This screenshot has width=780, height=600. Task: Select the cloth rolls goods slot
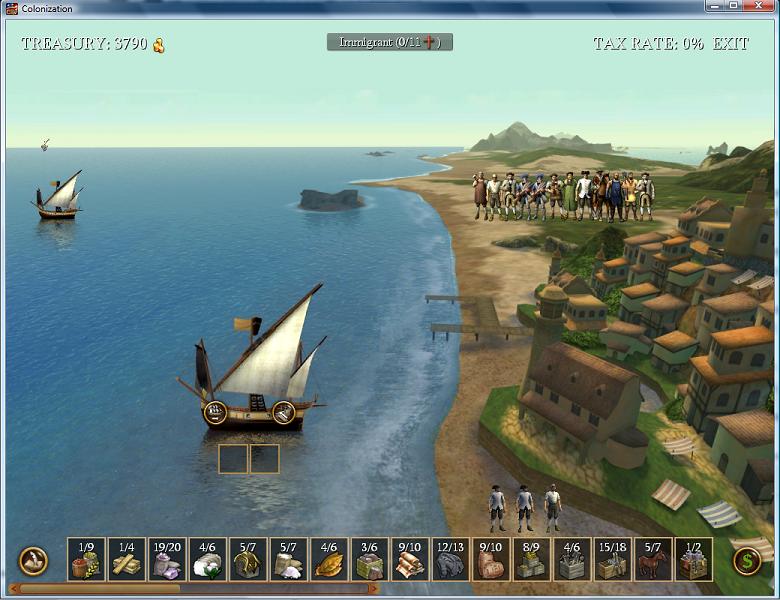[x=410, y=560]
